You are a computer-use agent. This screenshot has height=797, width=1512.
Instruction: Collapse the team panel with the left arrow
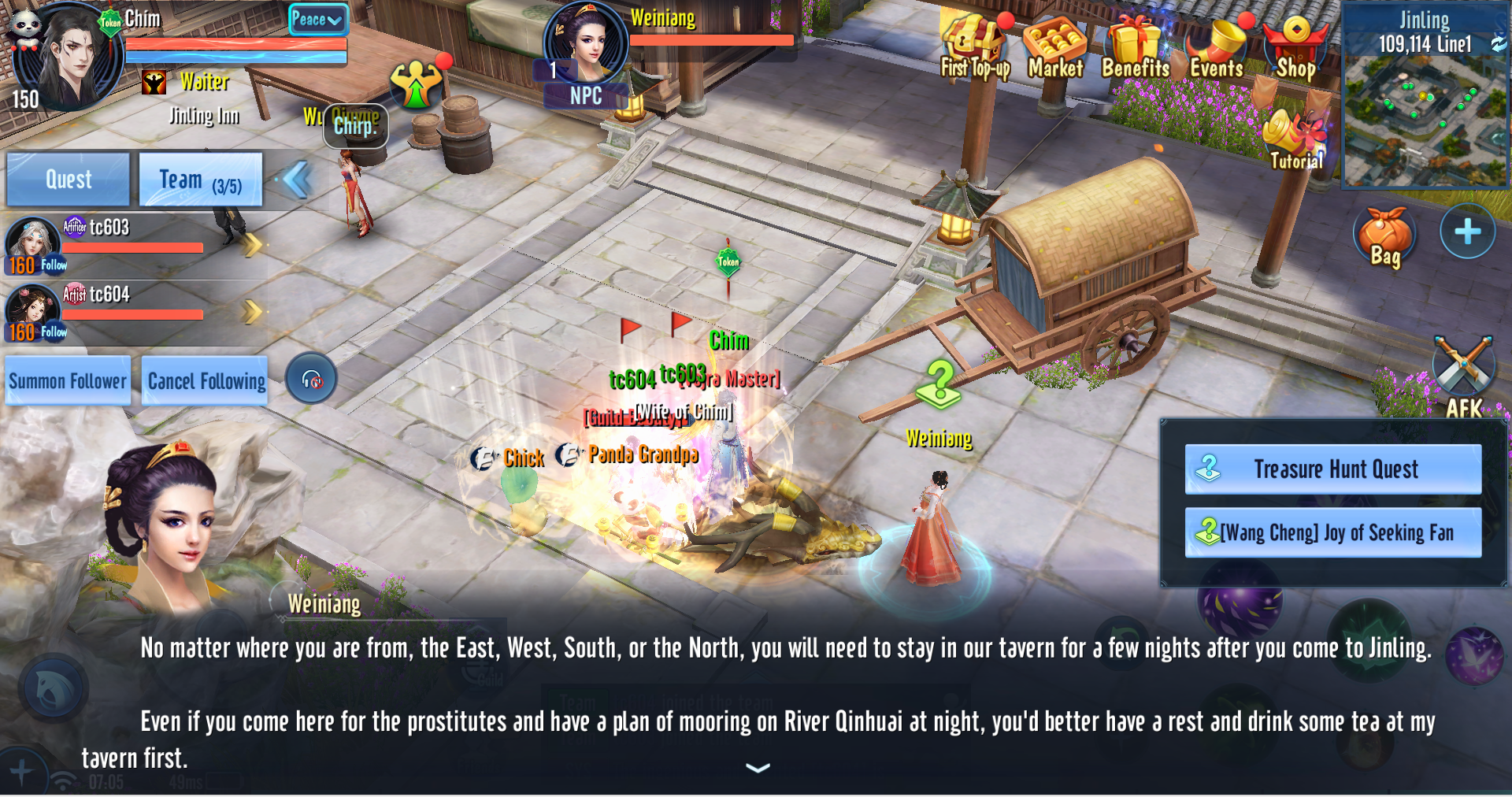click(297, 180)
